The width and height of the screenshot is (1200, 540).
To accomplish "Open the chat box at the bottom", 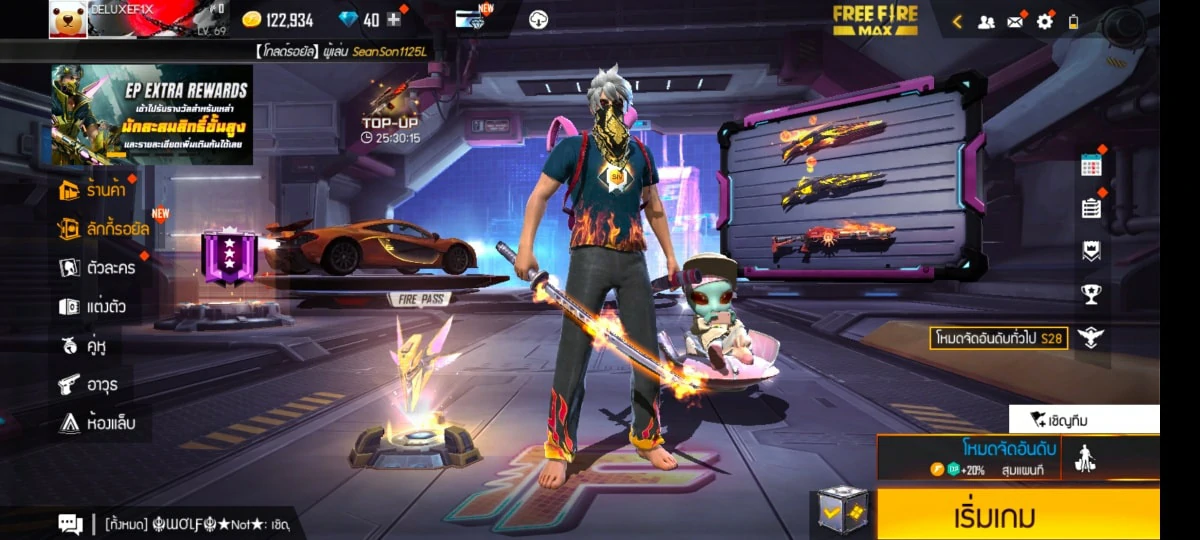I will coord(180,523).
